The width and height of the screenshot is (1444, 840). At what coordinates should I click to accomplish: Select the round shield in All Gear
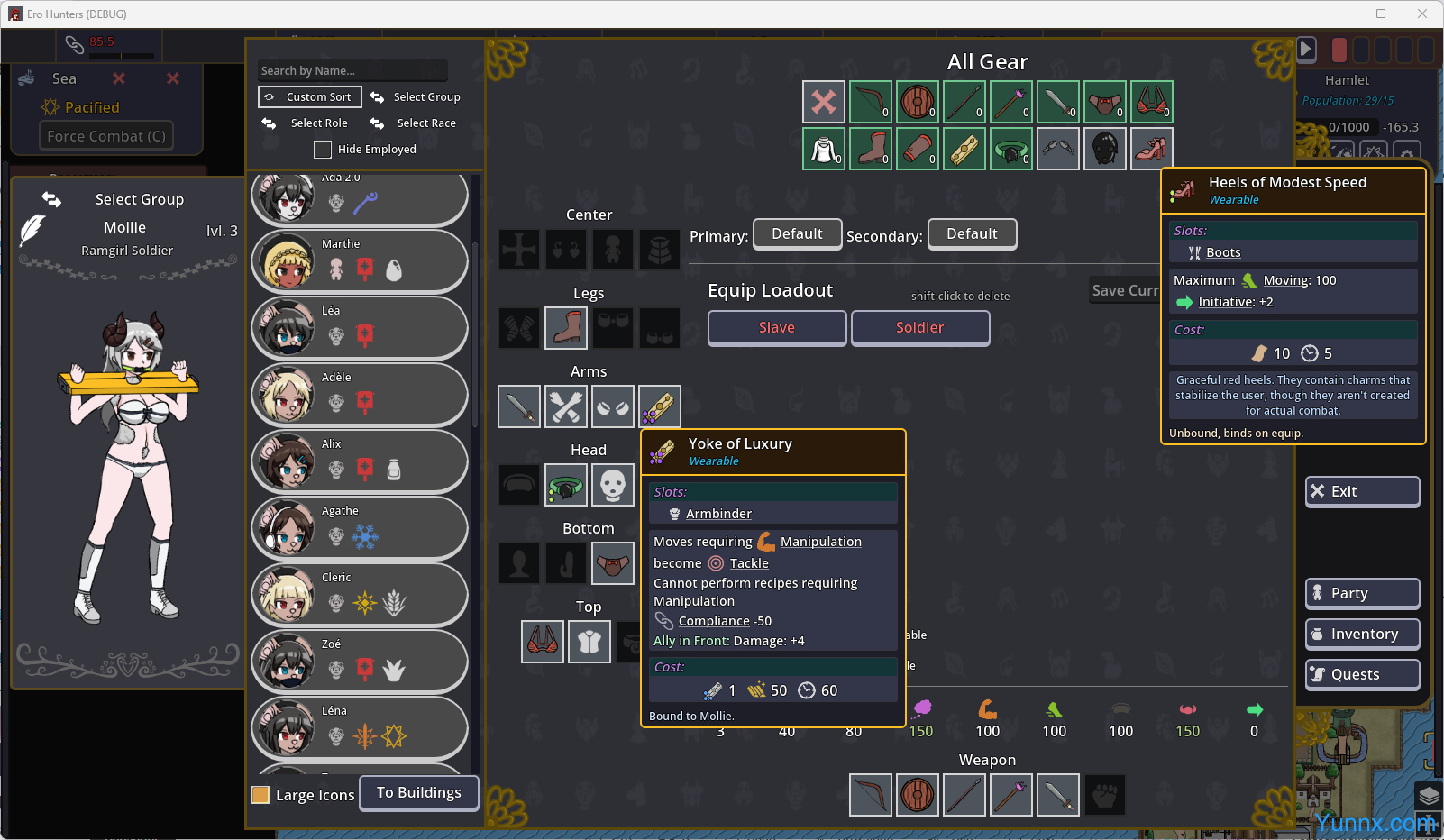[918, 102]
